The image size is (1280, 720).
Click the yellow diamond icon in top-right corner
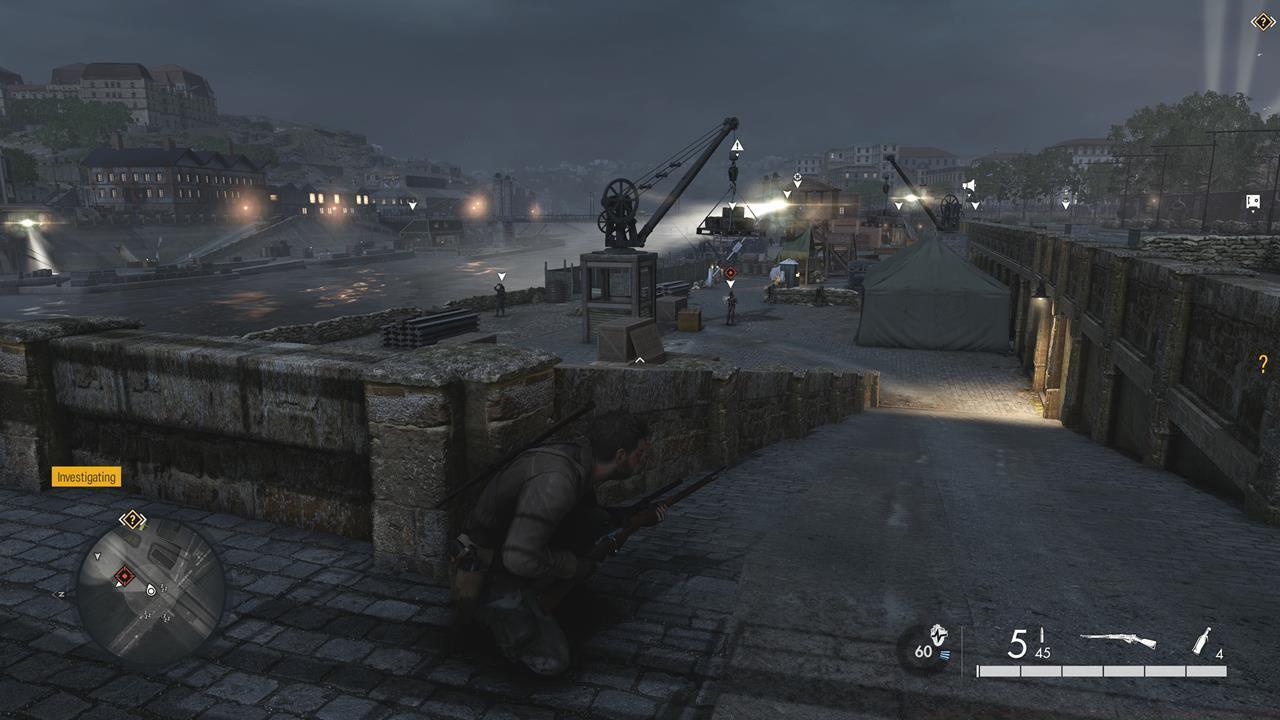click(1262, 21)
